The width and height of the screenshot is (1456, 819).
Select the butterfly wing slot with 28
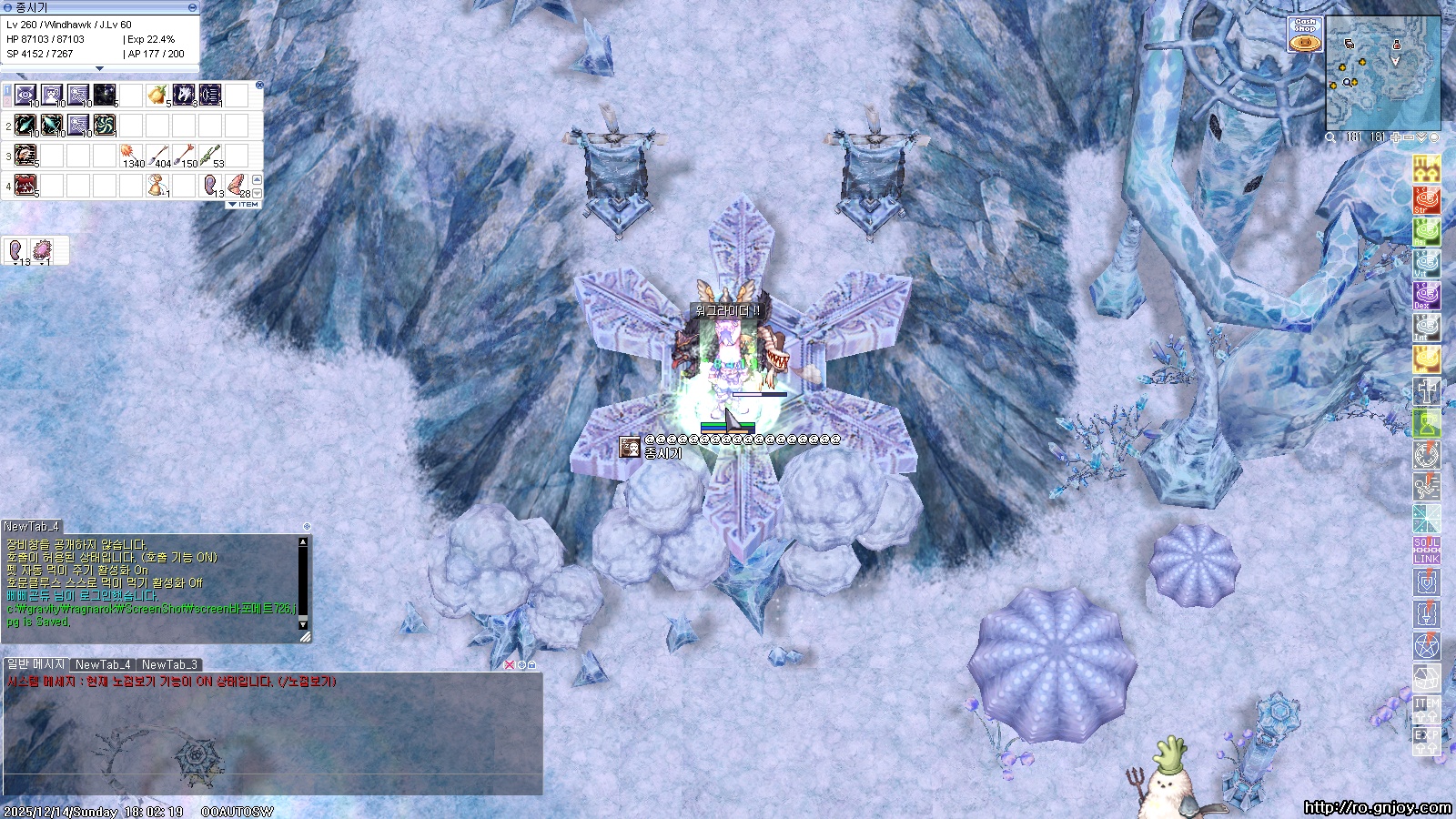(237, 186)
